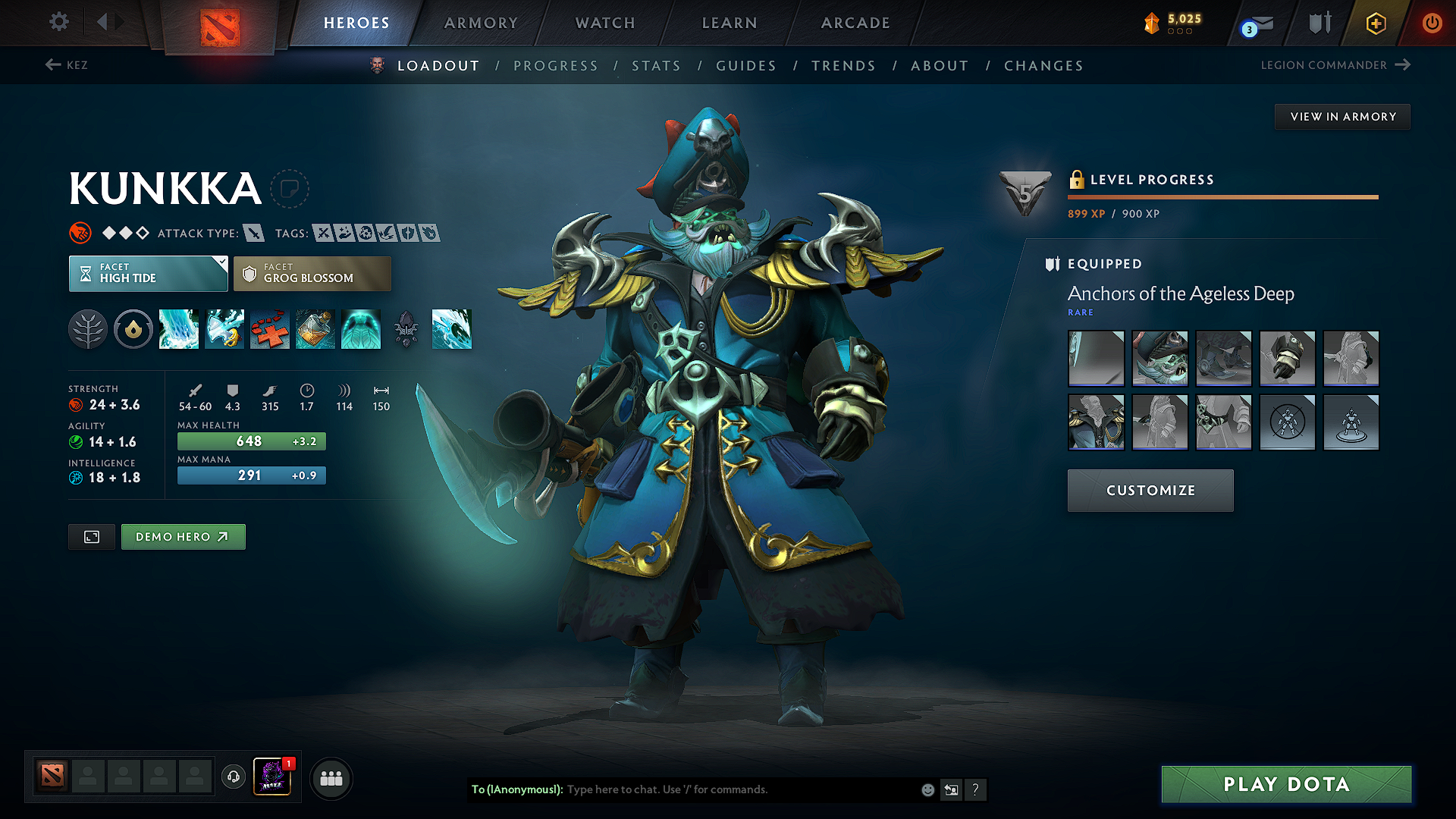
Task: Select the Grog Blossom facet
Action: tap(312, 273)
